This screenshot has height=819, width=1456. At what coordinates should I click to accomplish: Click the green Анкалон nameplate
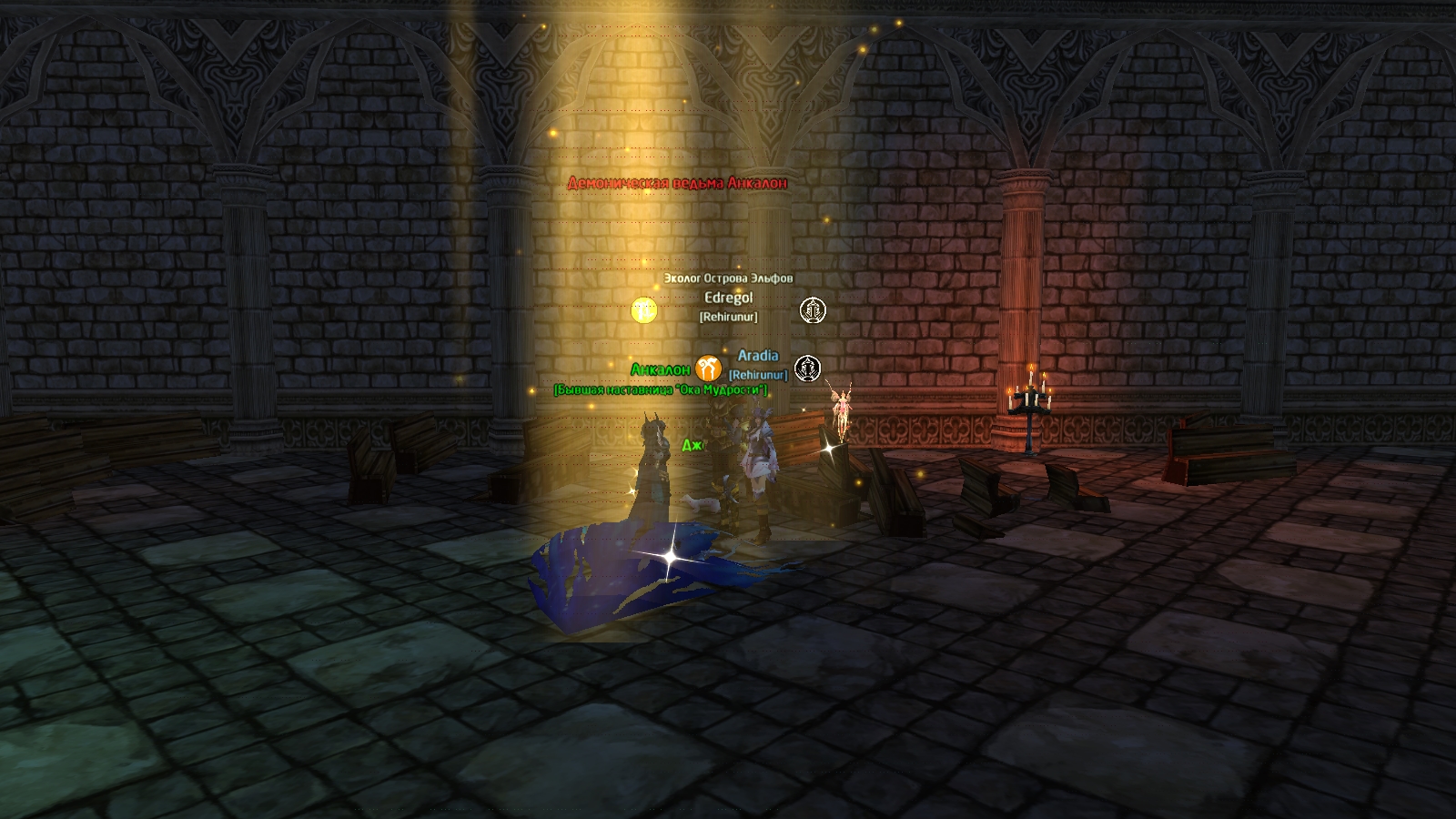click(x=660, y=369)
